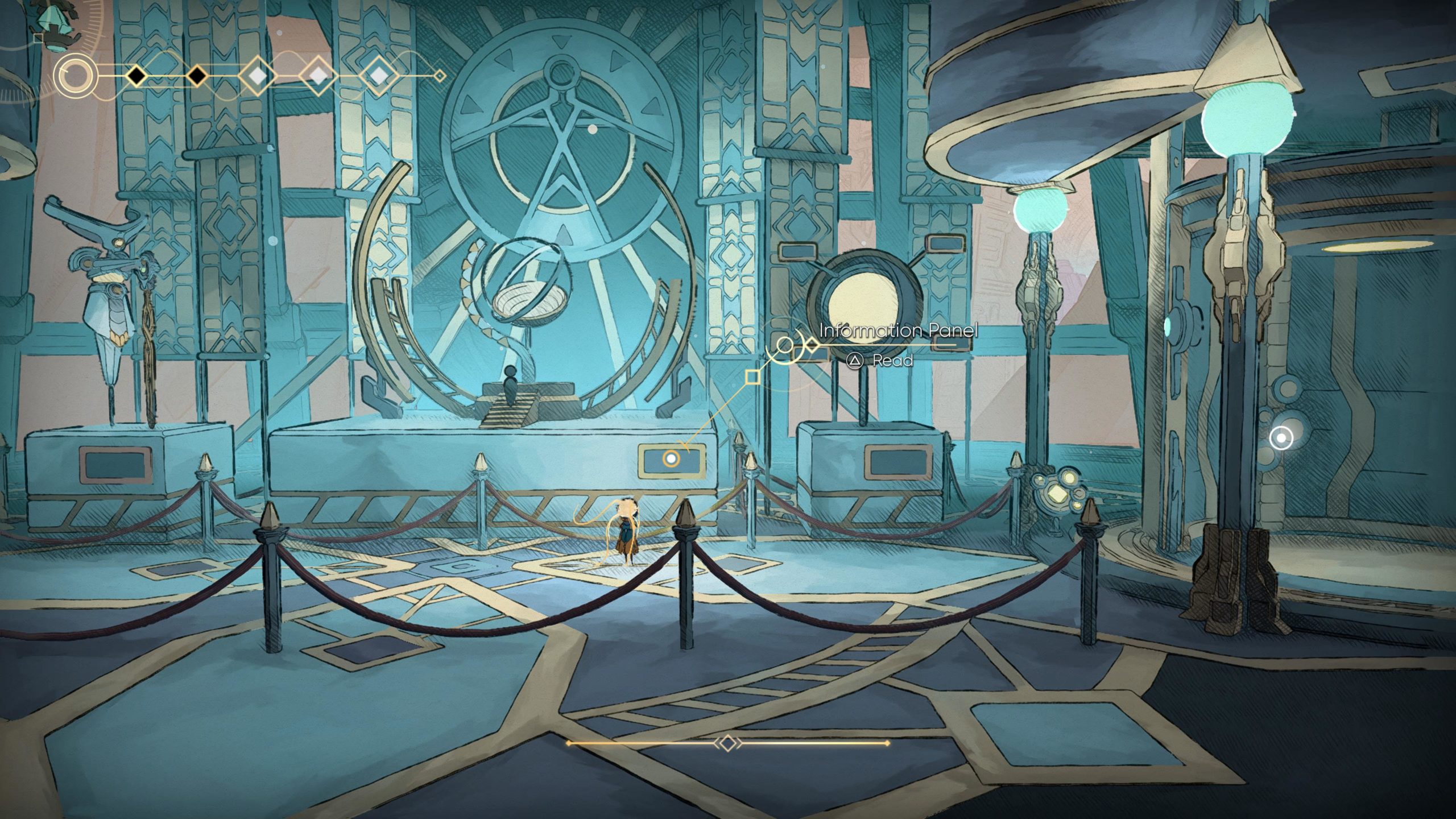Click the Information Panel prompt label
Image resolution: width=1456 pixels, height=819 pixels.
pyautogui.click(x=898, y=330)
